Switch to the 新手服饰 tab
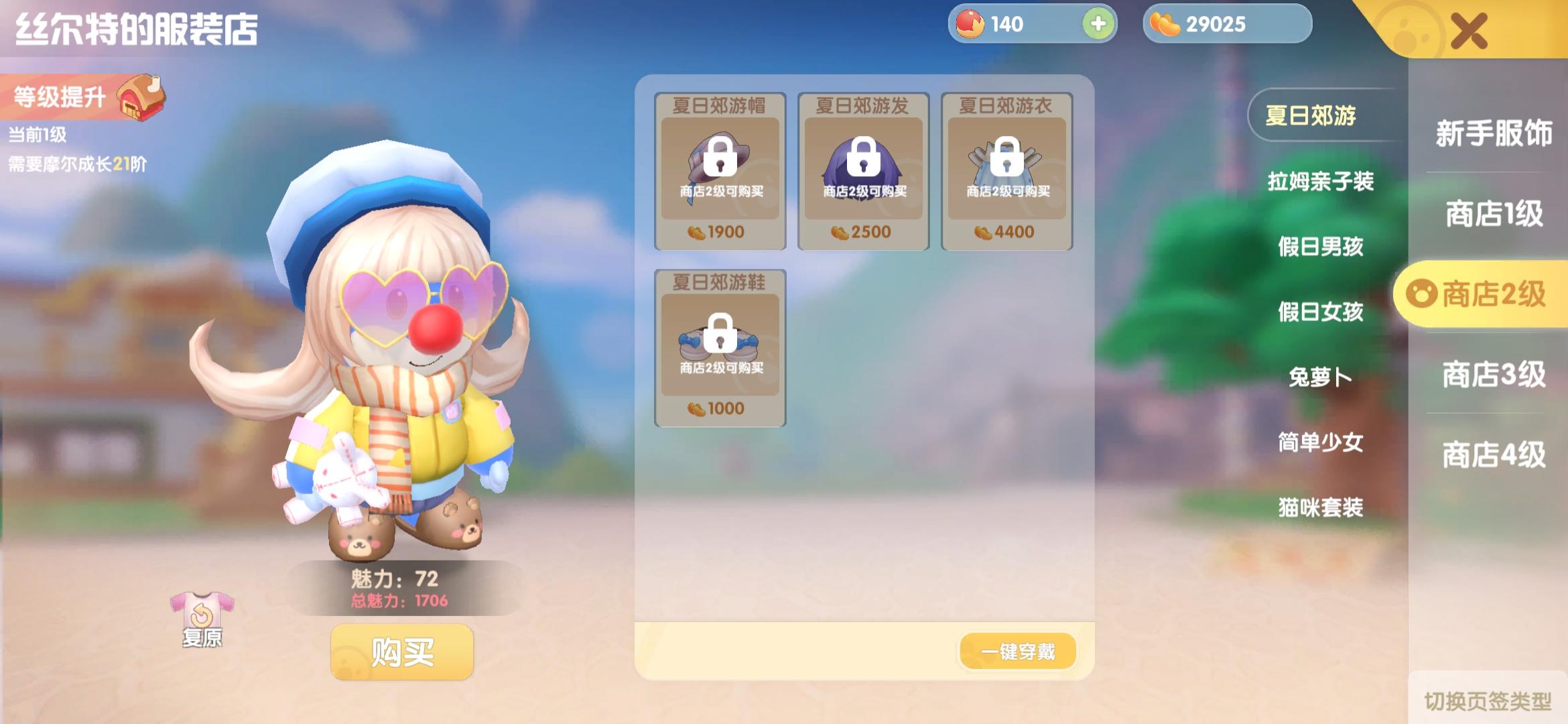Viewport: 1568px width, 724px height. click(x=1493, y=133)
